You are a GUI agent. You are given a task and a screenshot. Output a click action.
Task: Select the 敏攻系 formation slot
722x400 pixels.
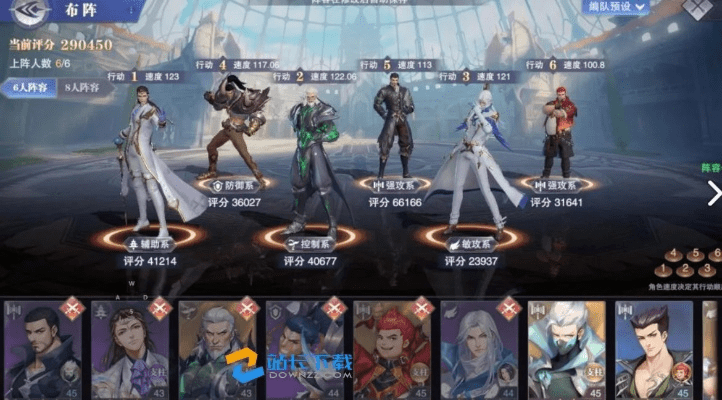tap(470, 243)
